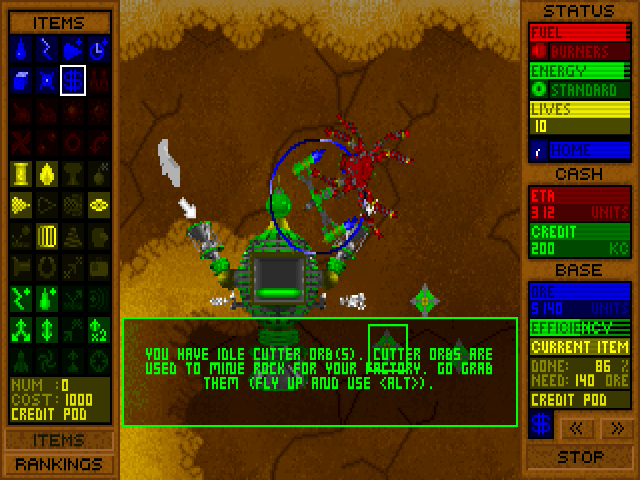Choose the blue clock item
Image resolution: width=640 pixels, height=480 pixels.
tap(98, 48)
